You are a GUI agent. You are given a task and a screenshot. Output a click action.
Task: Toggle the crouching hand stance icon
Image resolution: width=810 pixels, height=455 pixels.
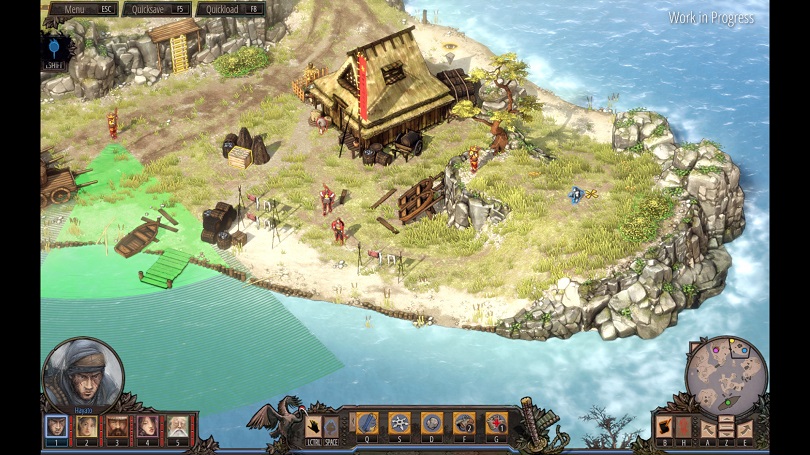click(x=313, y=424)
